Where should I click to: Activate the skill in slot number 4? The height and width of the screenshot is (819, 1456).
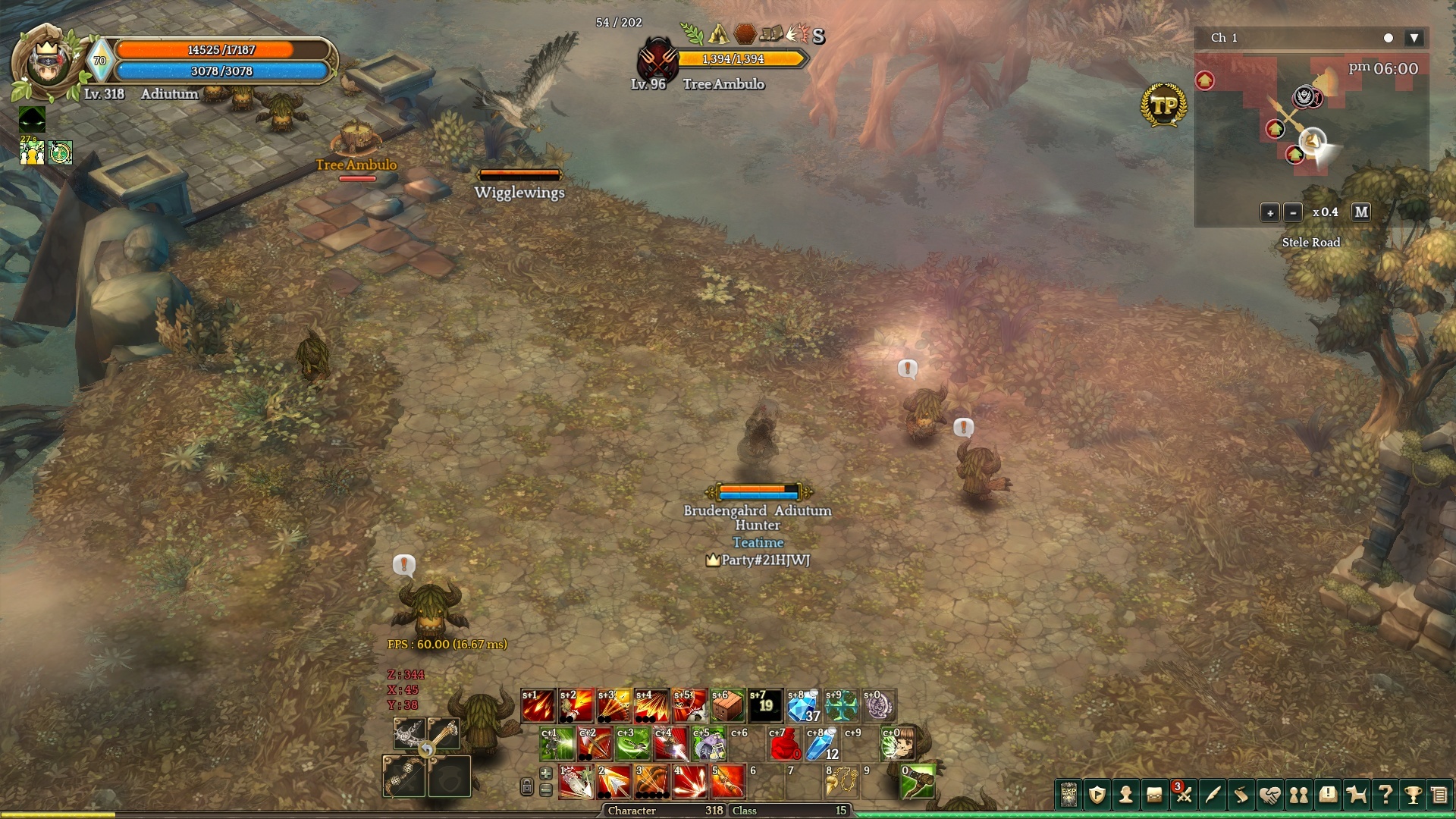pyautogui.click(x=689, y=783)
